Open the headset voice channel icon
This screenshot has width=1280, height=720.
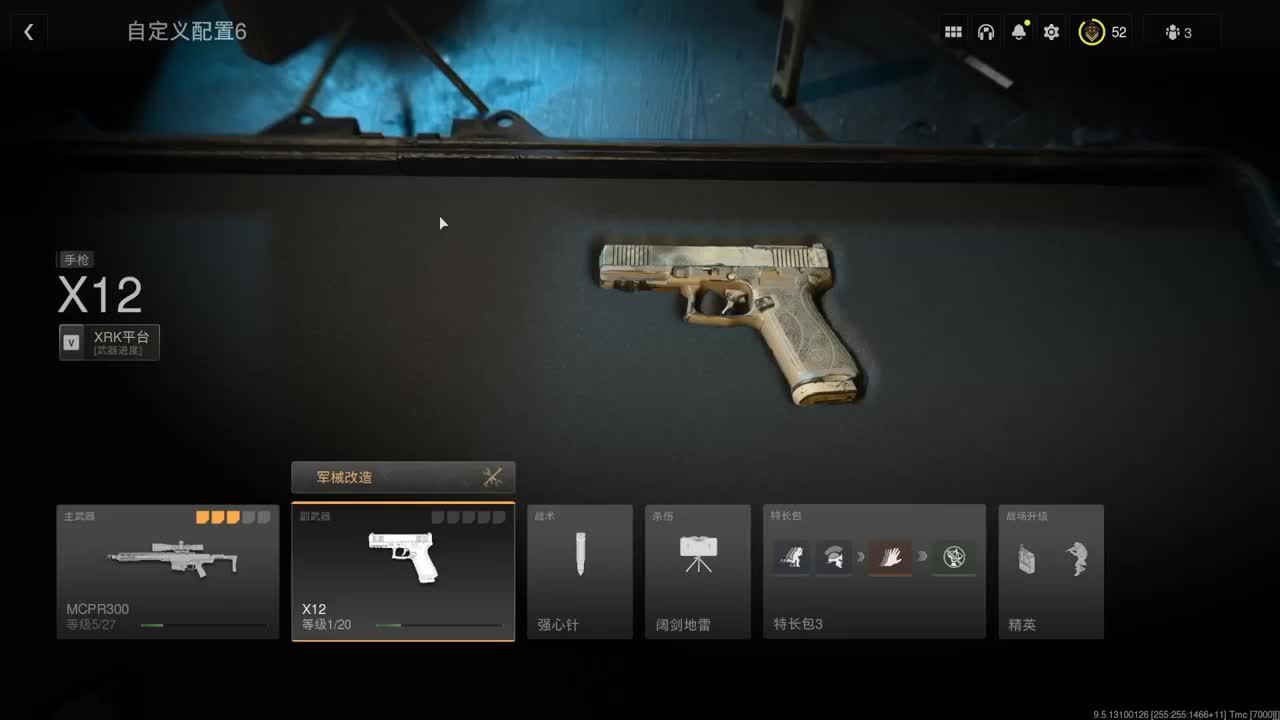[x=986, y=32]
